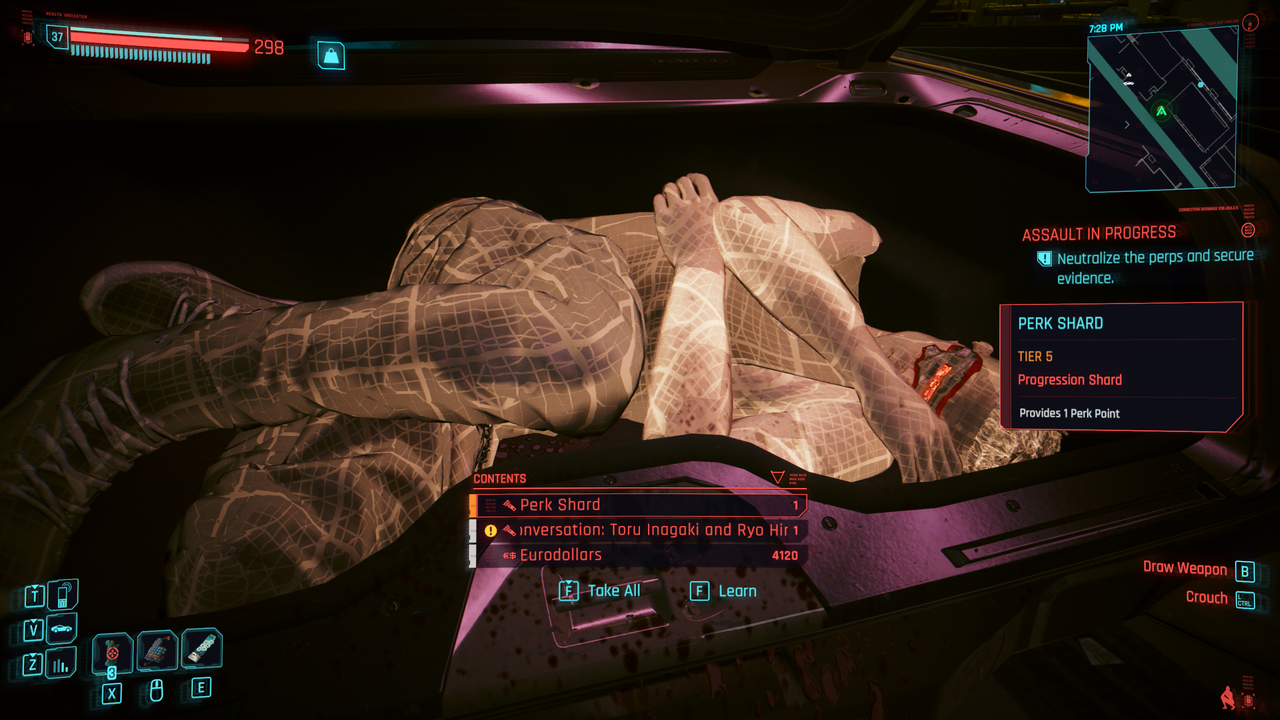
Task: Select the Perk Shard loot entry
Action: (x=638, y=505)
